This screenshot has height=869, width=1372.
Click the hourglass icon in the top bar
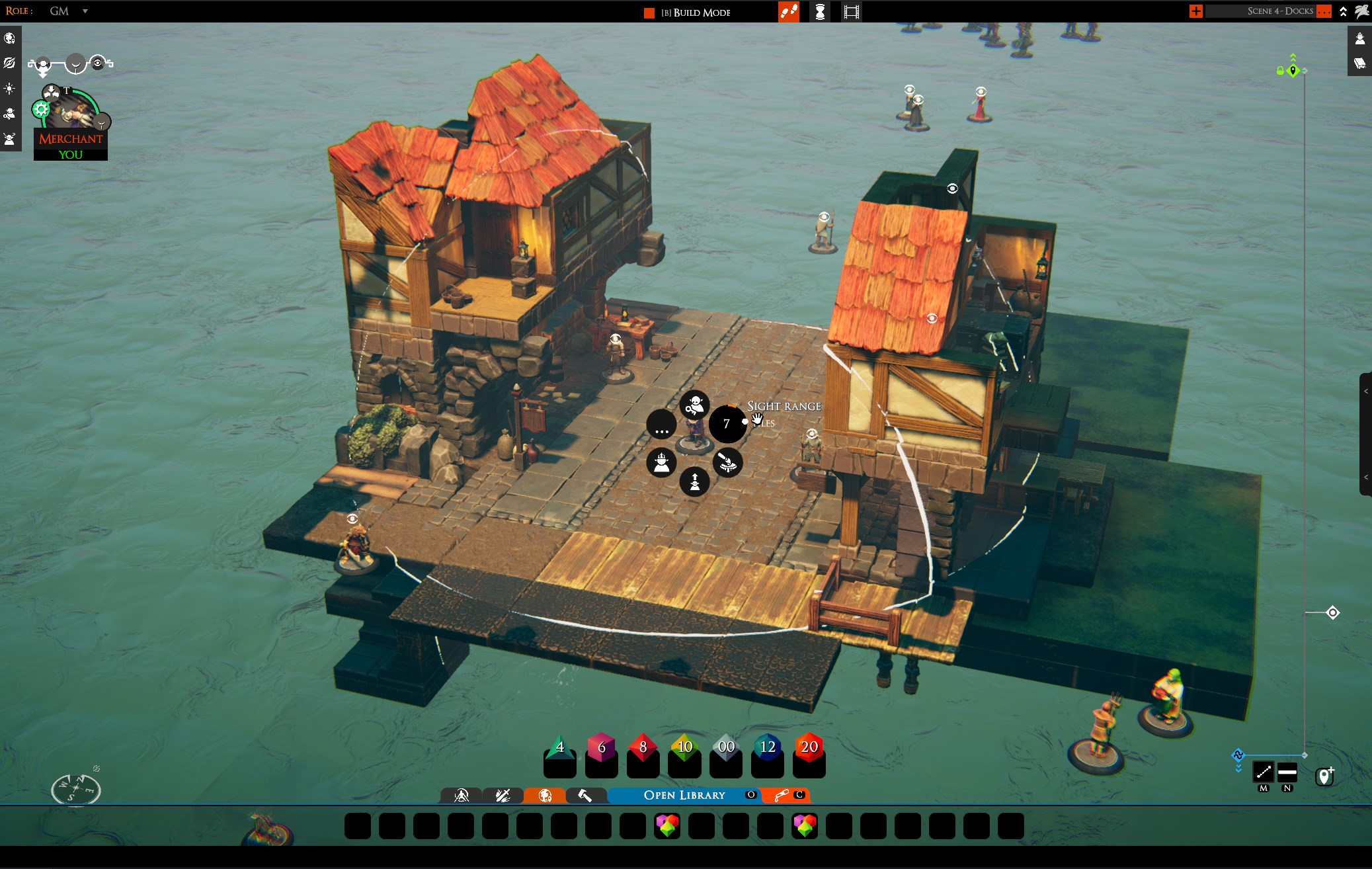coord(820,12)
